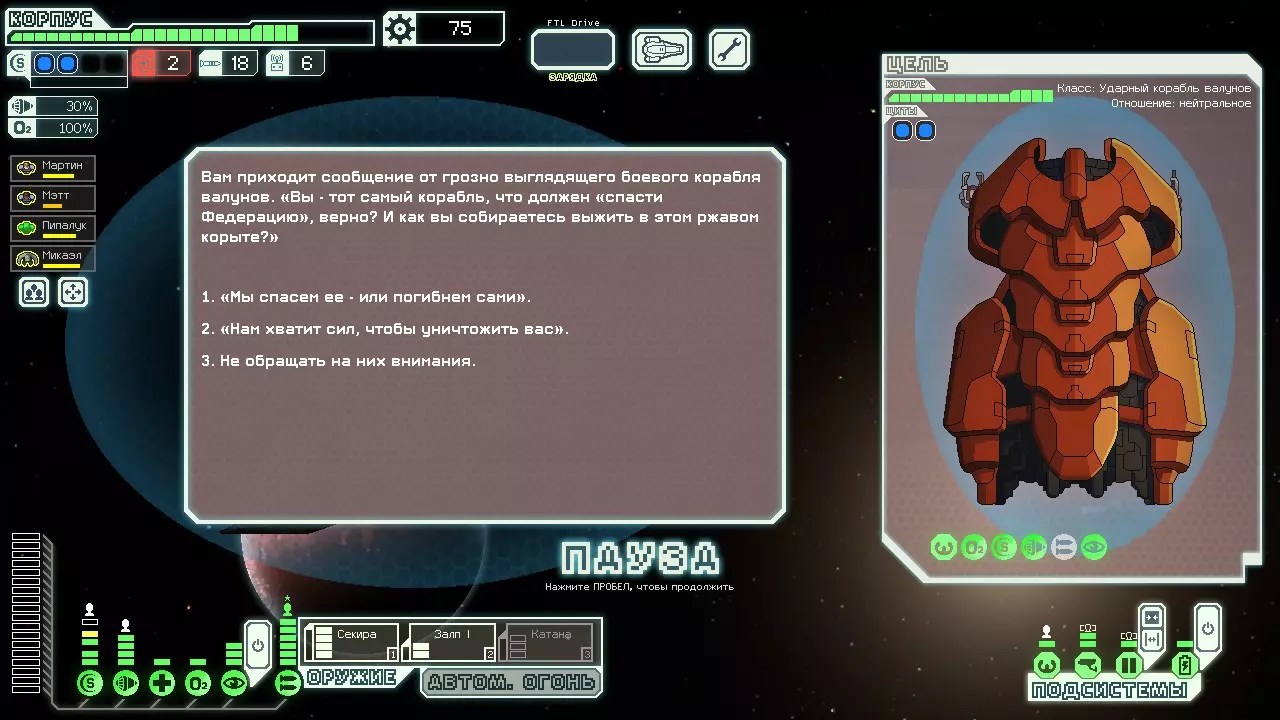Viewport: 1280px width, 720px height.
Task: Open the wrench options menu
Action: click(729, 50)
